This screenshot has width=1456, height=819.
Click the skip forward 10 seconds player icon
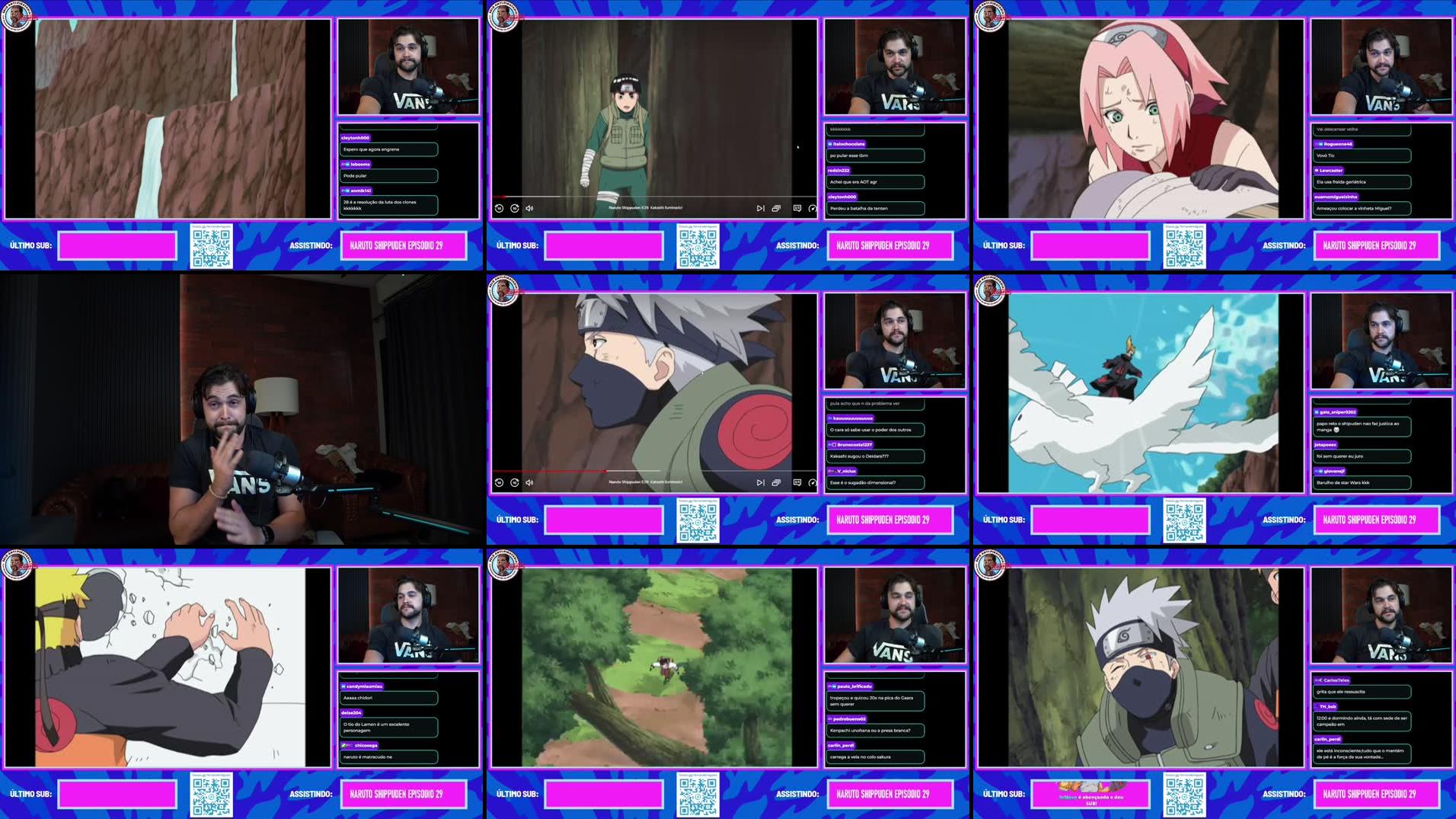(516, 206)
